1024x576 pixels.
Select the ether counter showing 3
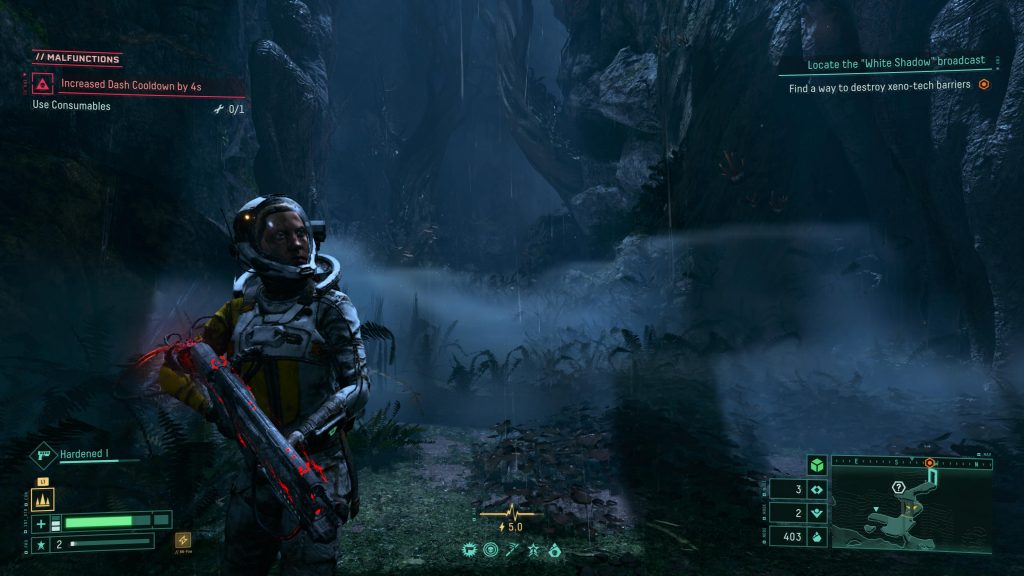click(797, 490)
